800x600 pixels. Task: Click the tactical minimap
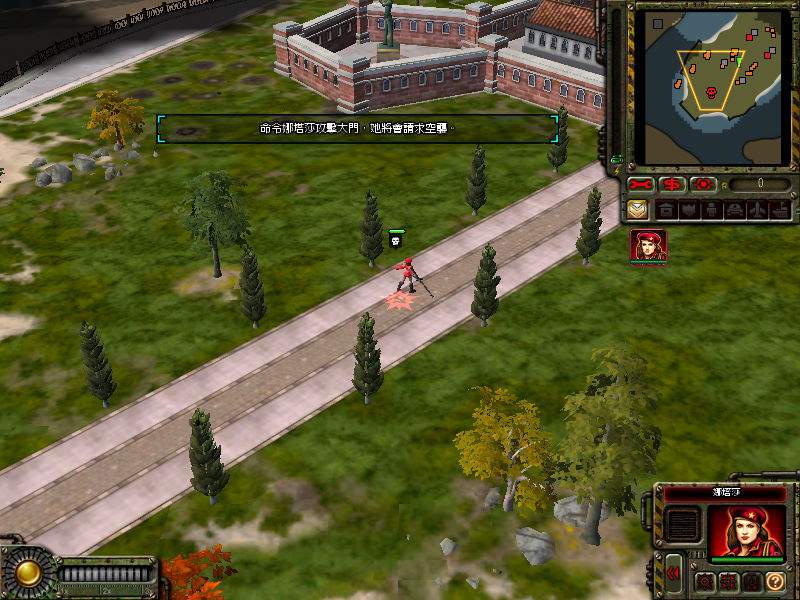click(x=713, y=86)
